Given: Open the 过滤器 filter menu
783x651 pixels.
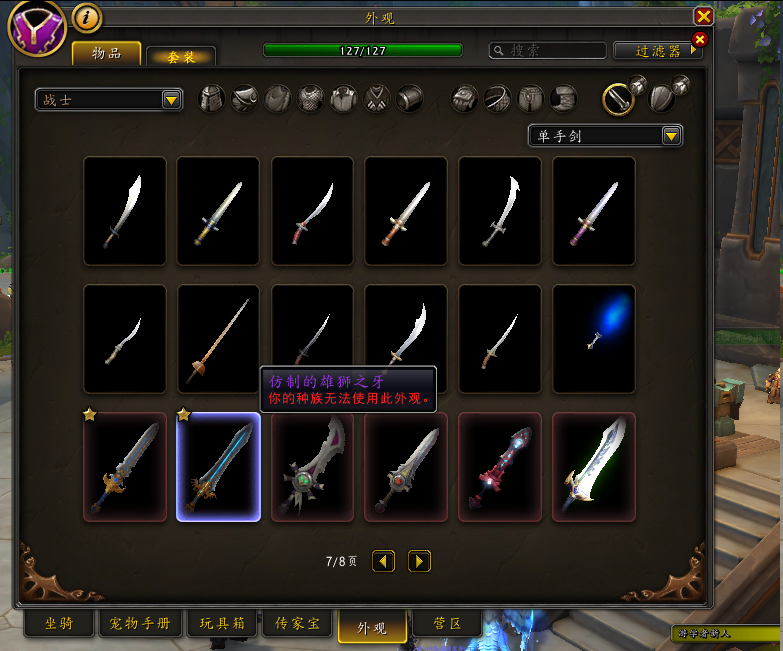Looking at the screenshot, I should click(656, 50).
